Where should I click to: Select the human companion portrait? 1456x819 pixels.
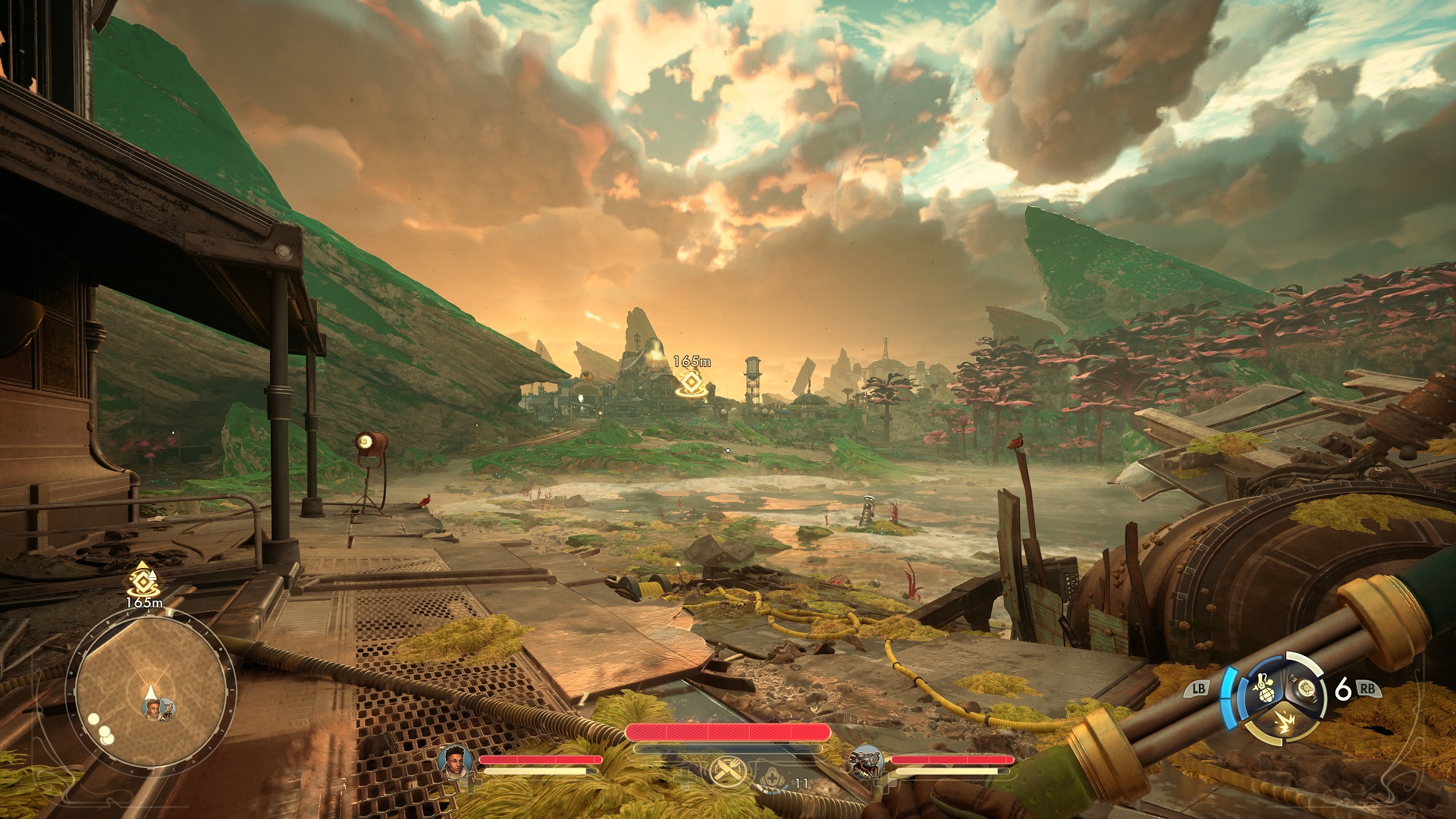click(x=455, y=762)
